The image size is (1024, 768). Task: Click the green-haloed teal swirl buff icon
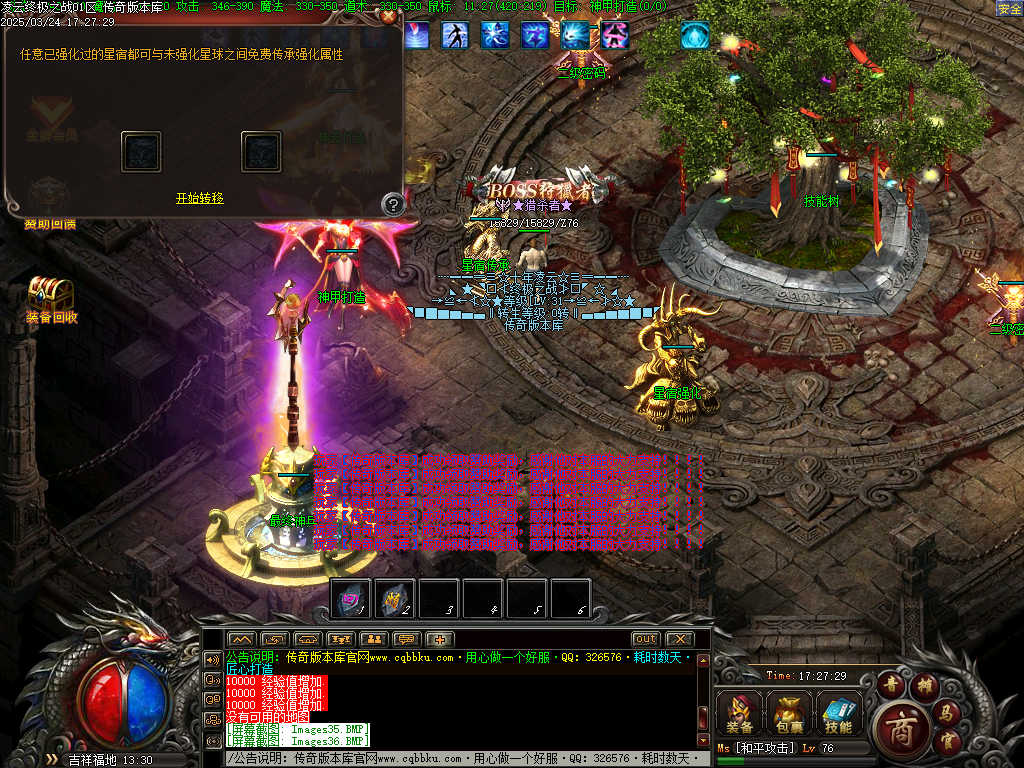[x=694, y=35]
